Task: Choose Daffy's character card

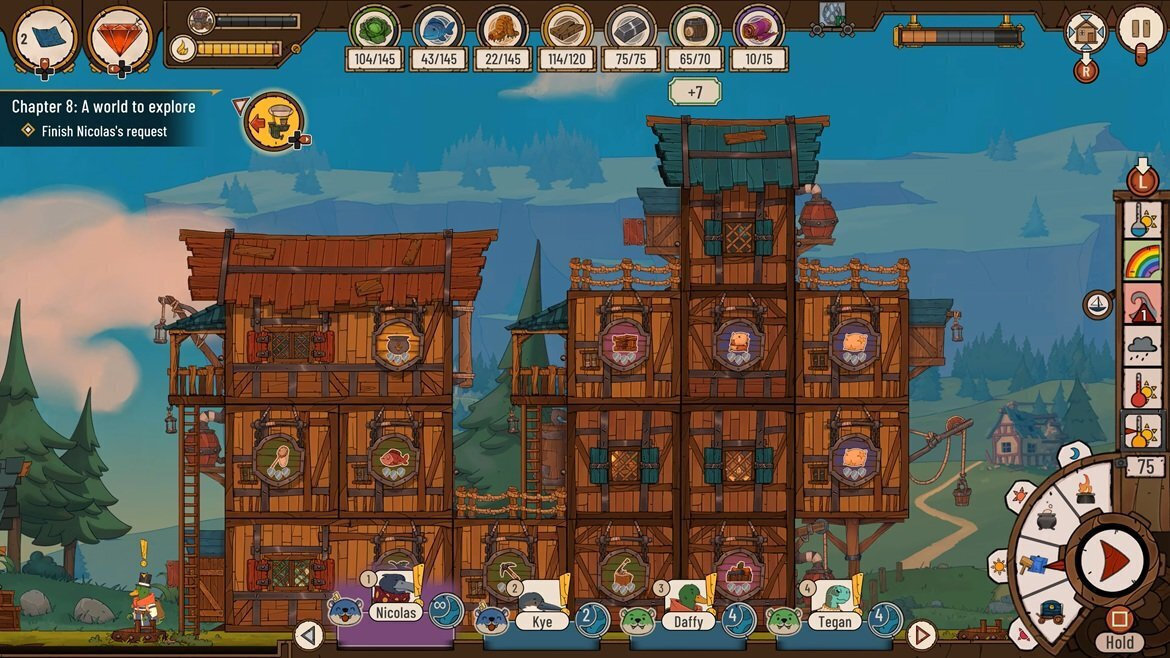Action: point(687,611)
